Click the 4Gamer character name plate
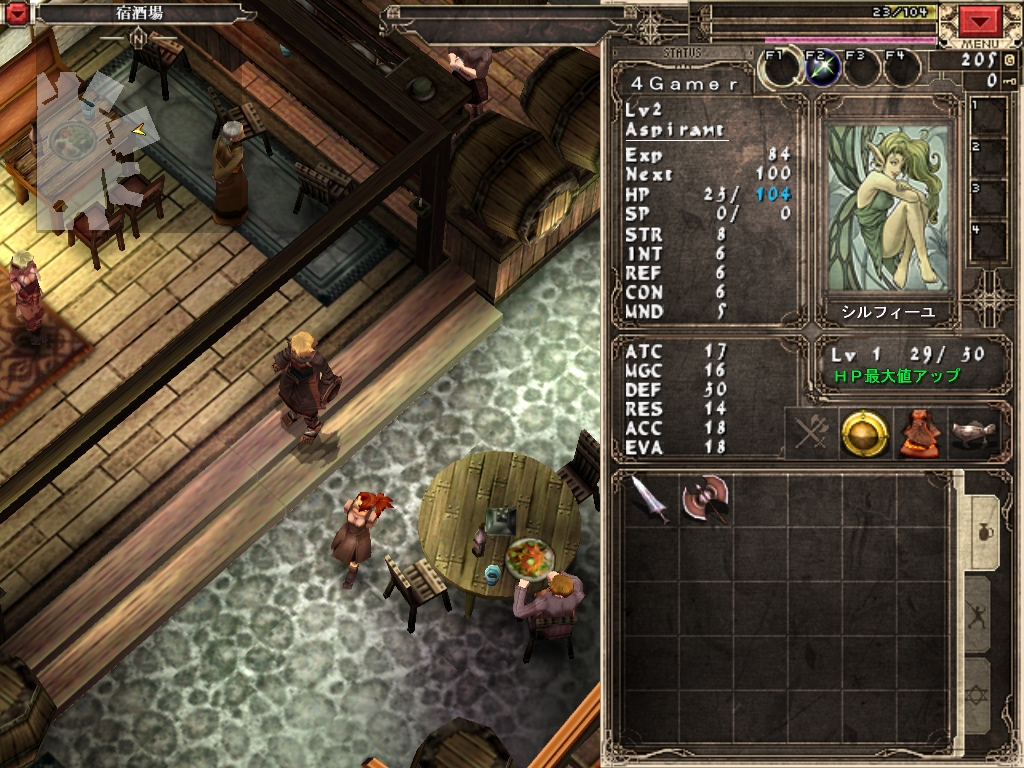Screen dimensions: 1024x768 click(679, 84)
